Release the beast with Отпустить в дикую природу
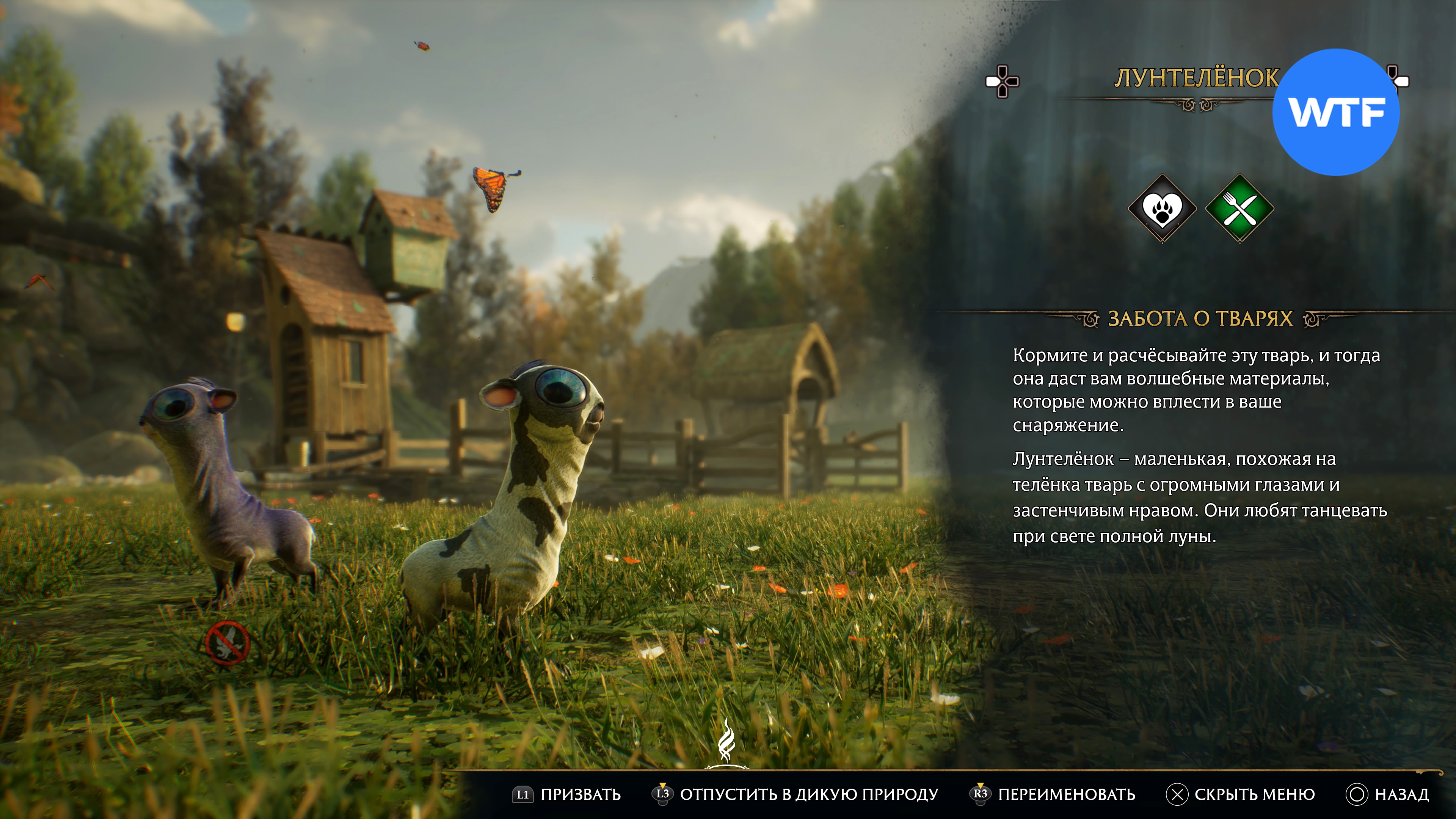Viewport: 1456px width, 819px height. pyautogui.click(x=796, y=794)
